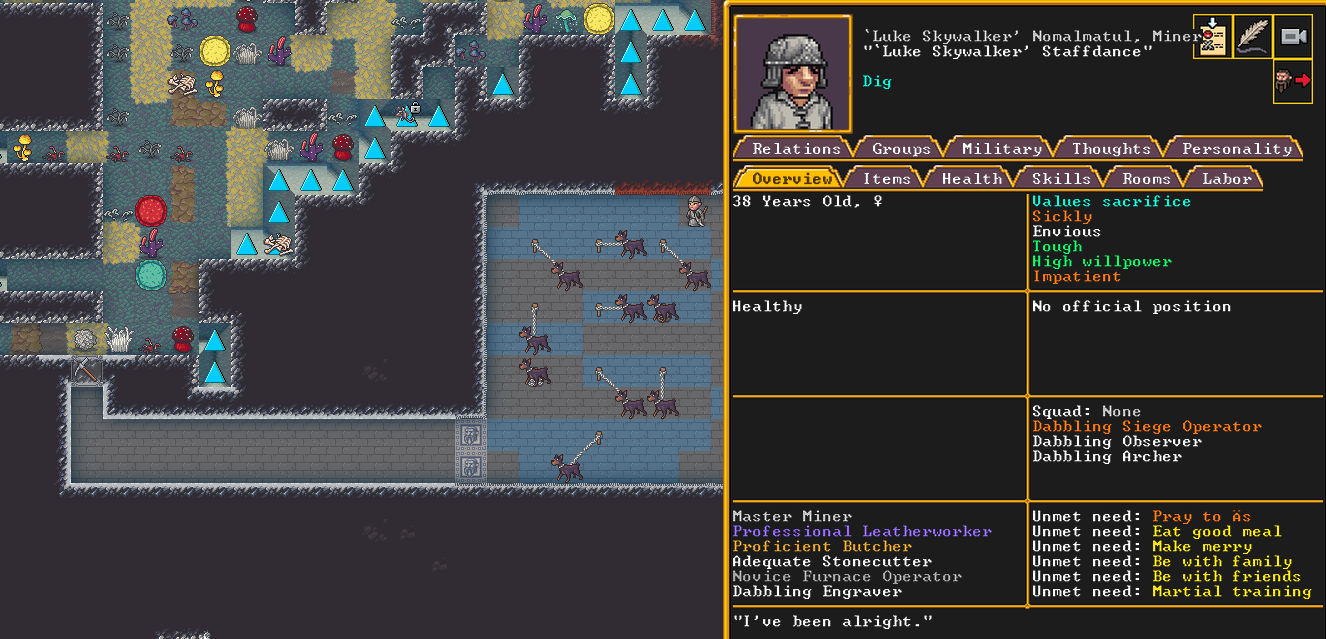Open the Health subtab
1326x639 pixels.
pos(971,179)
